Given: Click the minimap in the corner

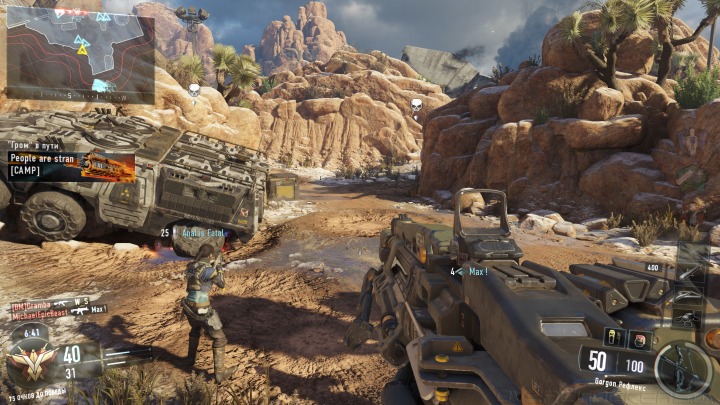Looking at the screenshot, I should tap(80, 54).
